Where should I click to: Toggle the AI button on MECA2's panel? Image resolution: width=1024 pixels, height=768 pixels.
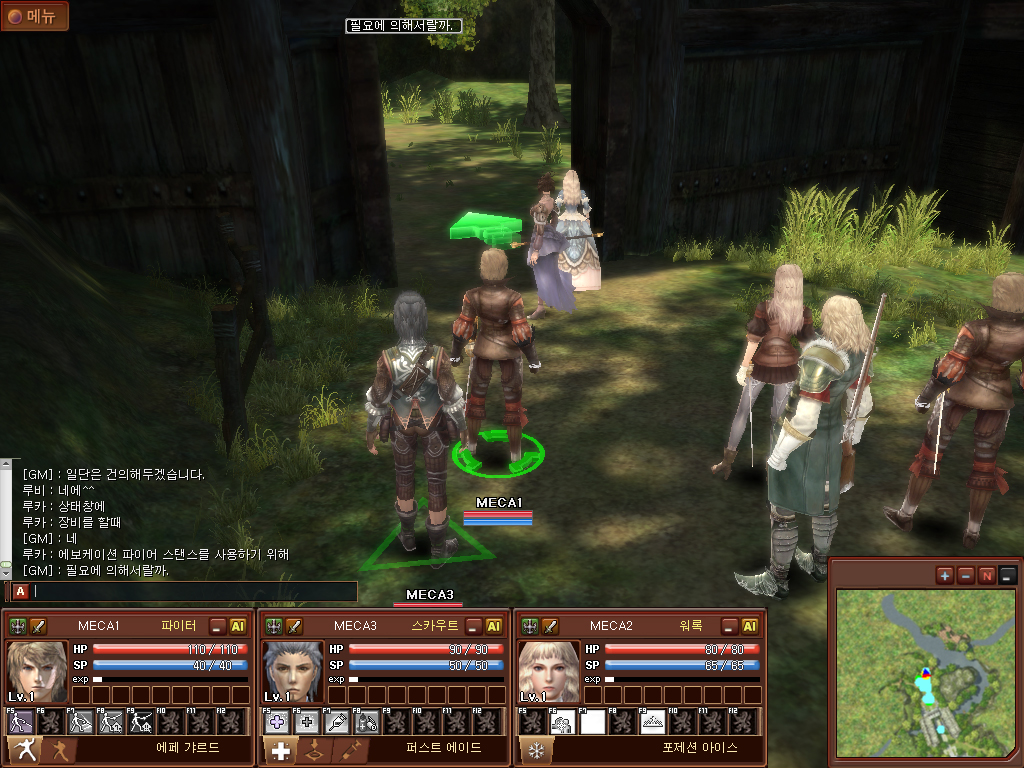[750, 627]
